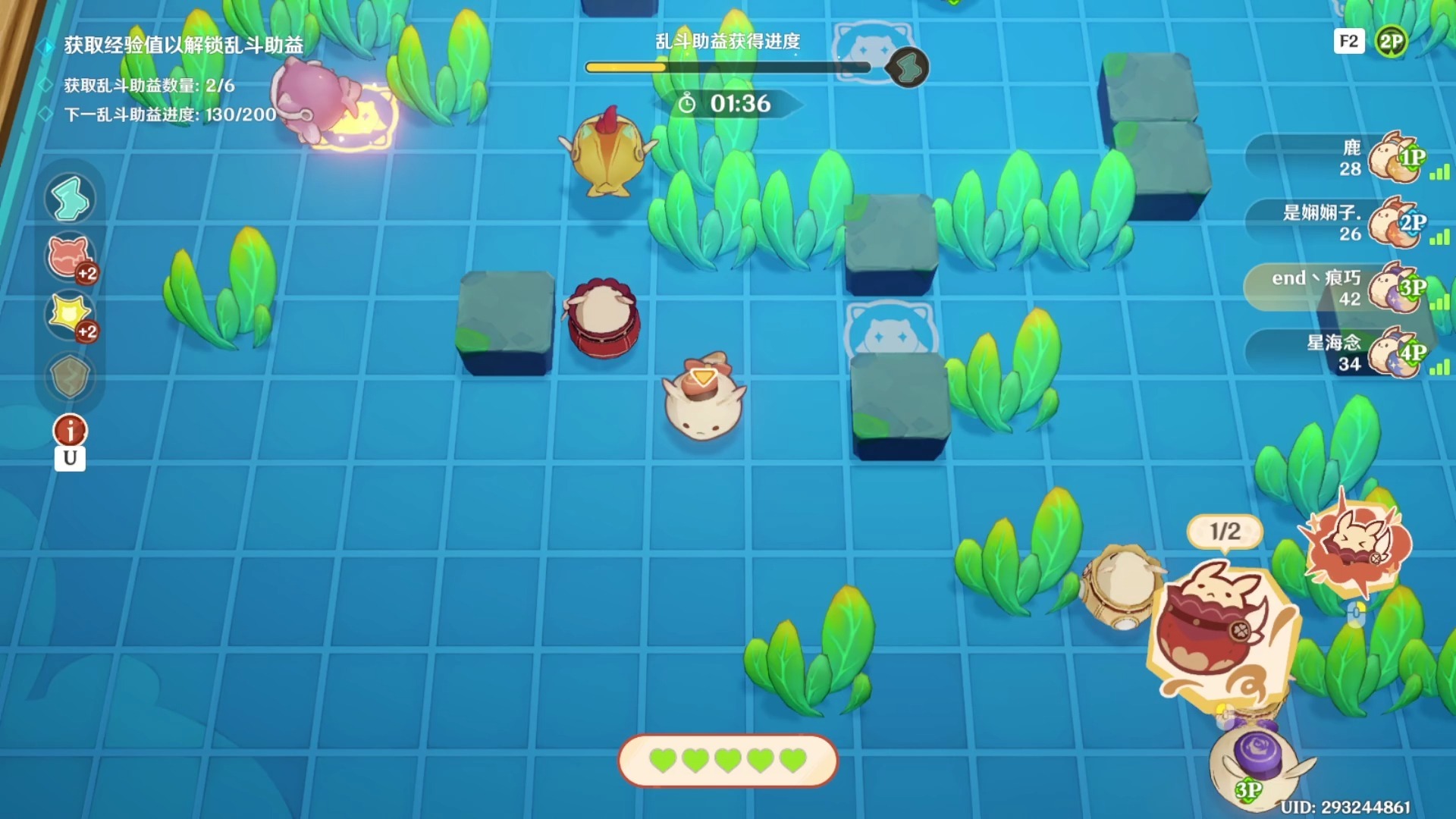Image resolution: width=1456 pixels, height=819 pixels.
Task: Open the red info button
Action: coord(70,431)
